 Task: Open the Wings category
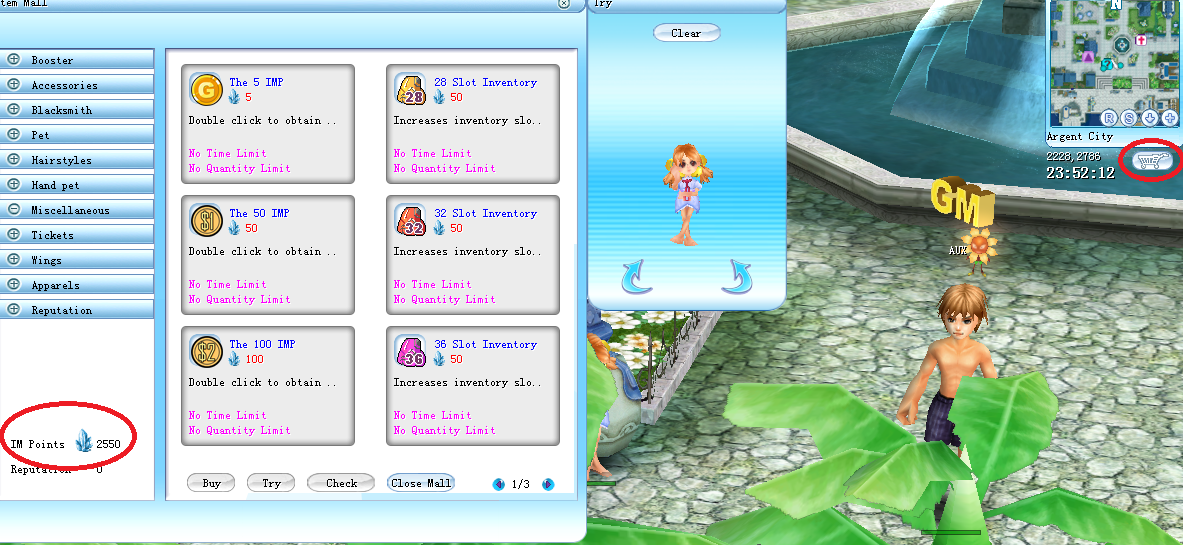pyautogui.click(x=46, y=260)
